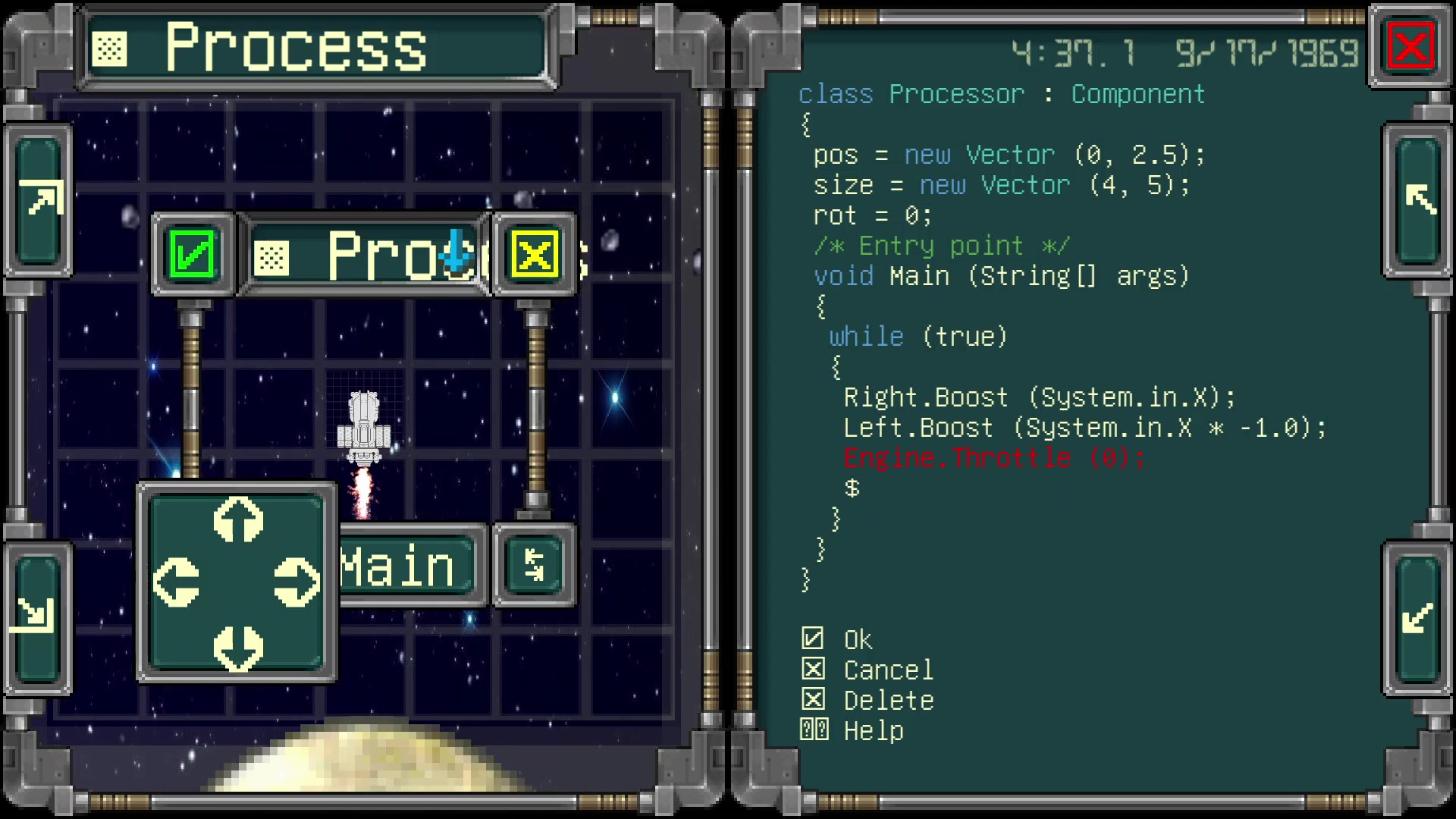
Task: Expand the code panel with the top-right arrow
Action: pyautogui.click(x=1420, y=199)
